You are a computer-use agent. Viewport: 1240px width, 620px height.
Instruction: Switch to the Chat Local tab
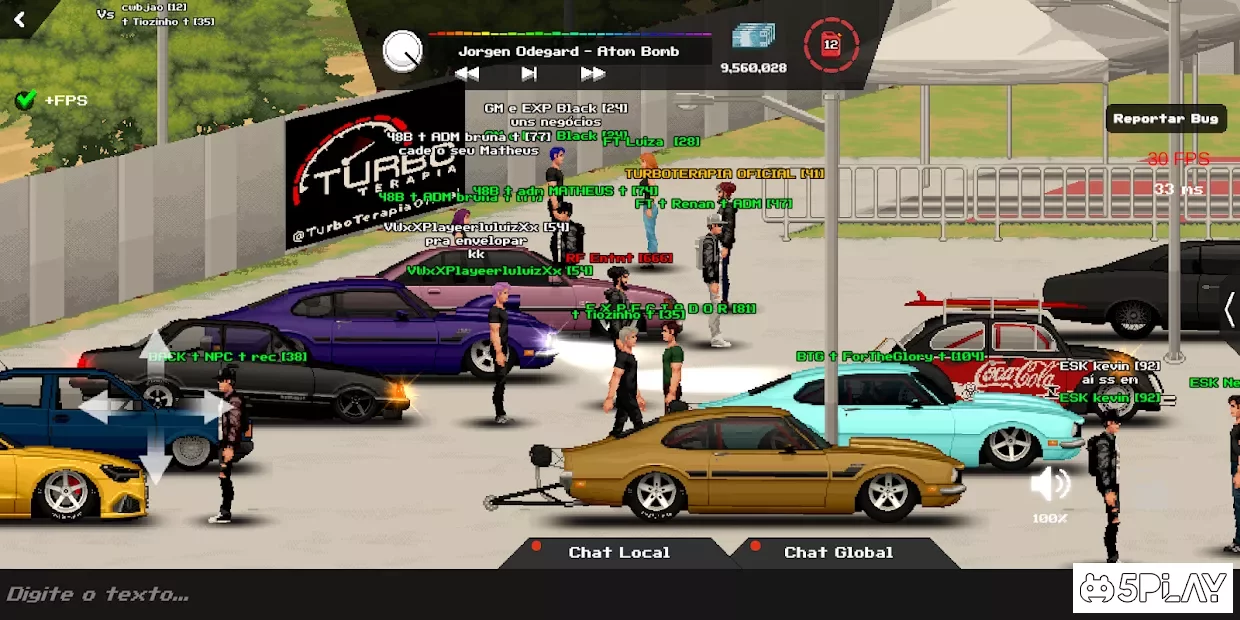pyautogui.click(x=619, y=552)
